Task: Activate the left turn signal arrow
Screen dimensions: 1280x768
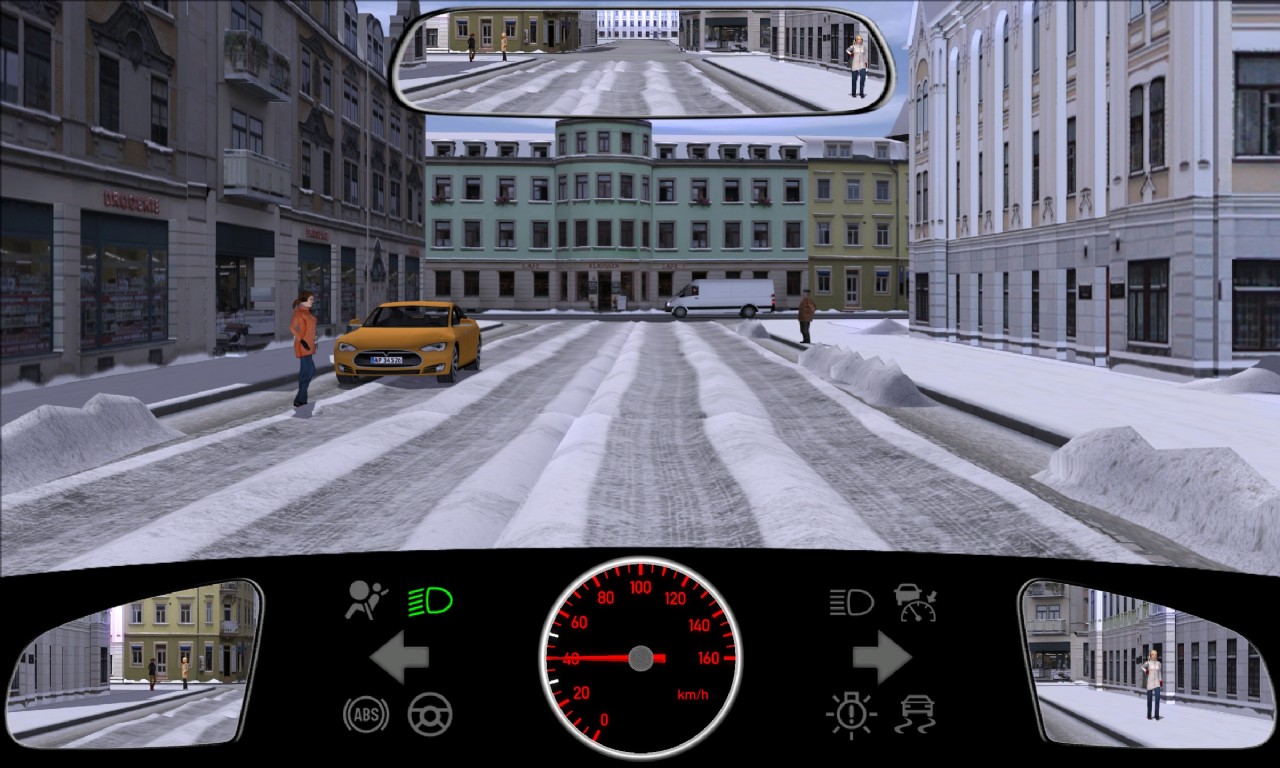Action: pyautogui.click(x=399, y=658)
